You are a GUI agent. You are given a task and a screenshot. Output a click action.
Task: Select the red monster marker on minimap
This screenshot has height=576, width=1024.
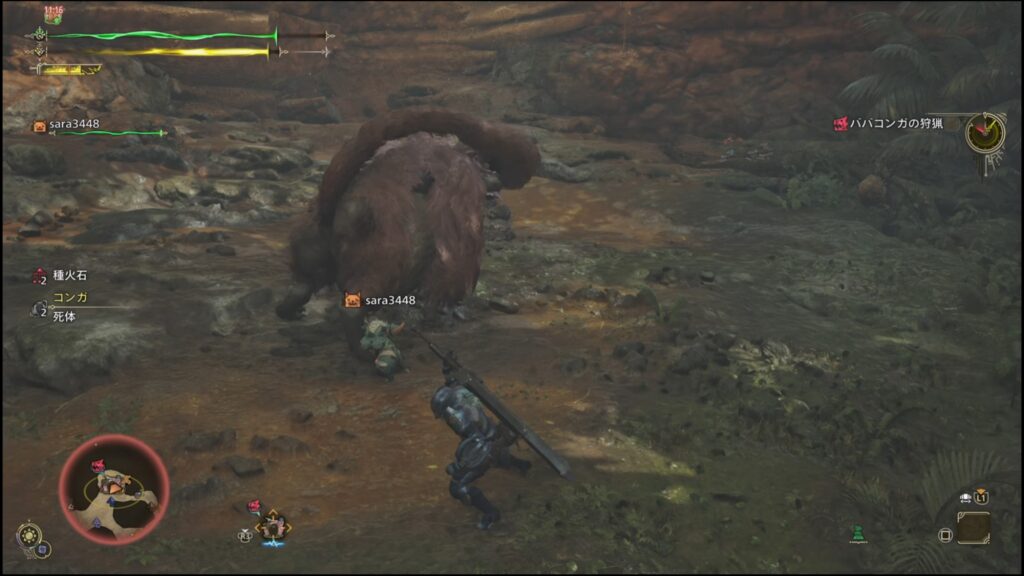[x=100, y=466]
